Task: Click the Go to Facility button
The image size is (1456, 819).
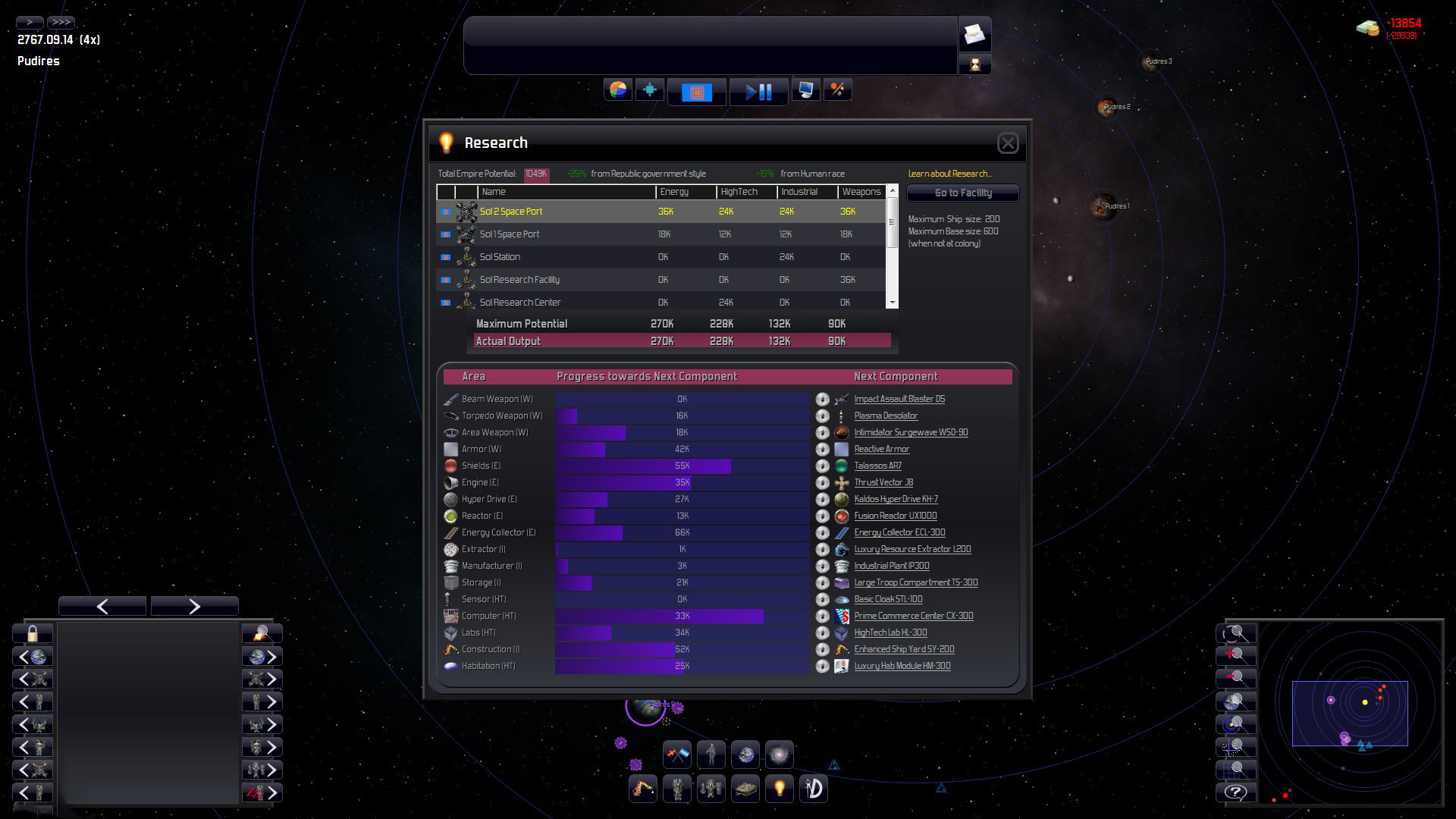Action: [963, 193]
